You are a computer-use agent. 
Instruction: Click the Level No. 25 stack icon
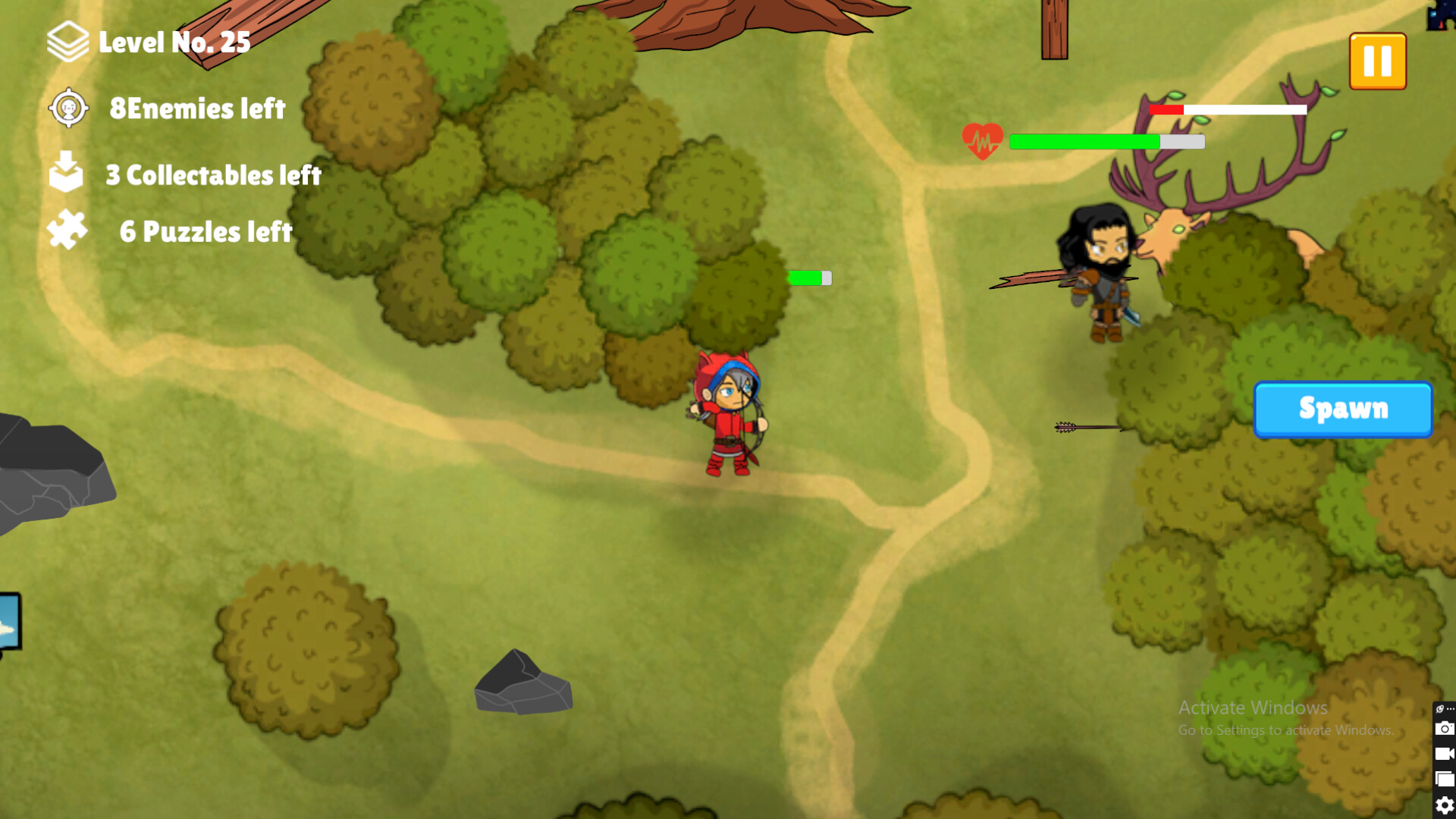pos(69,42)
